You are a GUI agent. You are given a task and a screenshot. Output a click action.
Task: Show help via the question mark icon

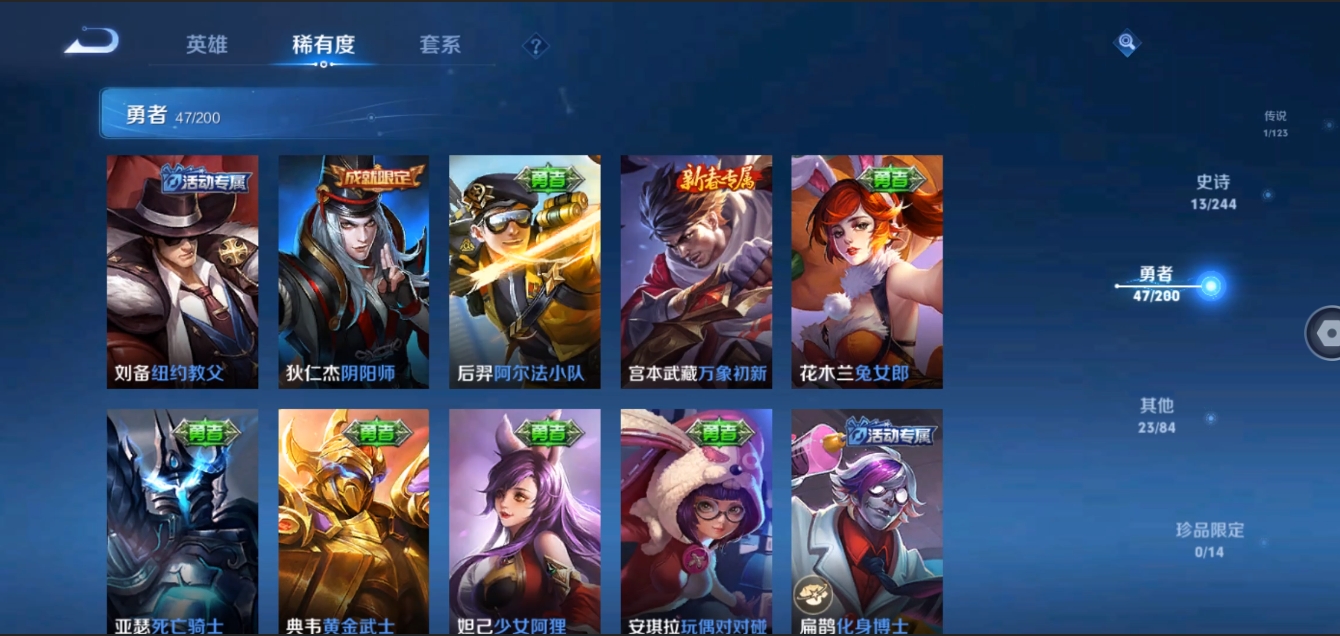click(x=536, y=46)
